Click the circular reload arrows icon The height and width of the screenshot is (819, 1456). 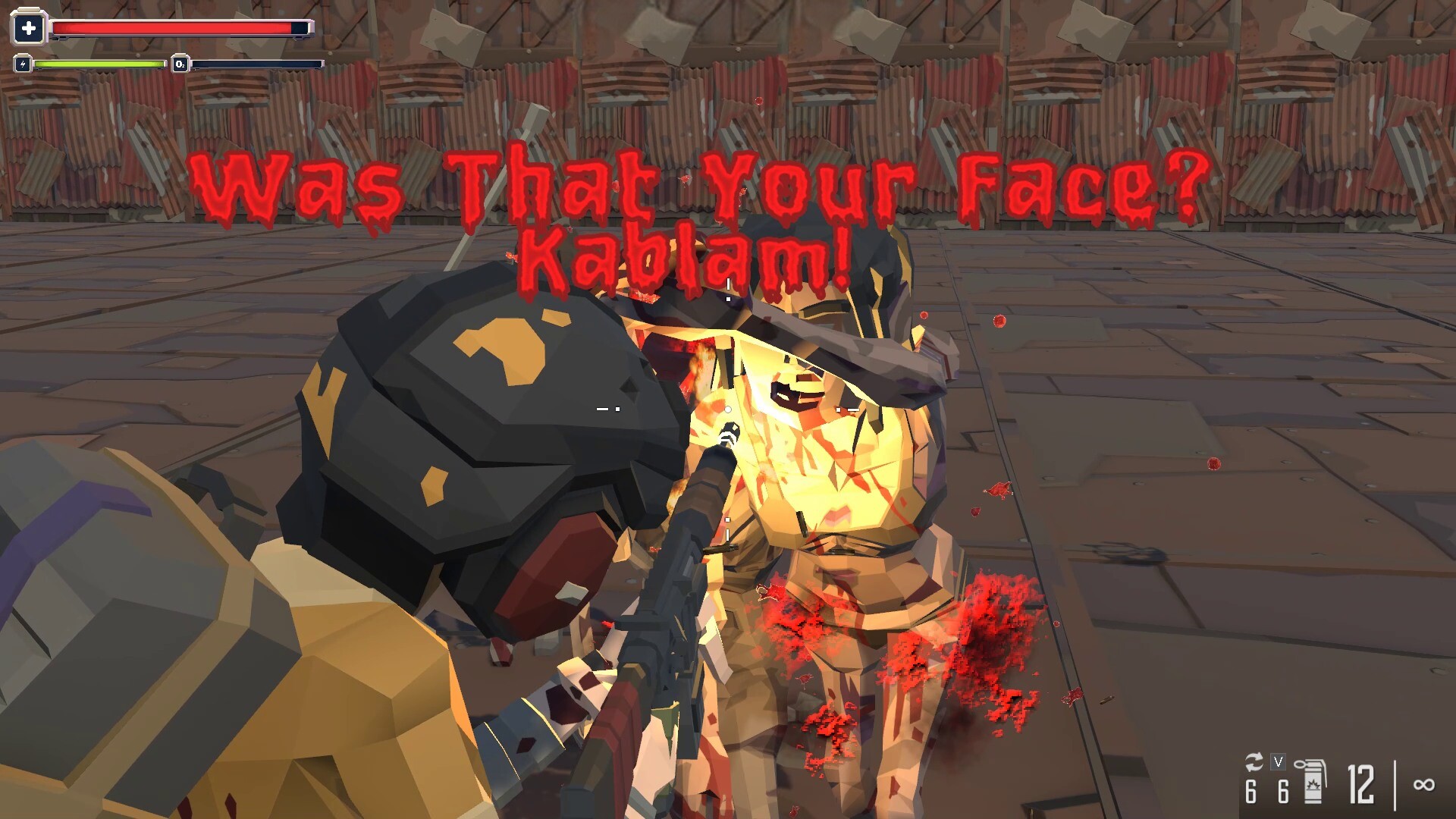coord(1254,761)
